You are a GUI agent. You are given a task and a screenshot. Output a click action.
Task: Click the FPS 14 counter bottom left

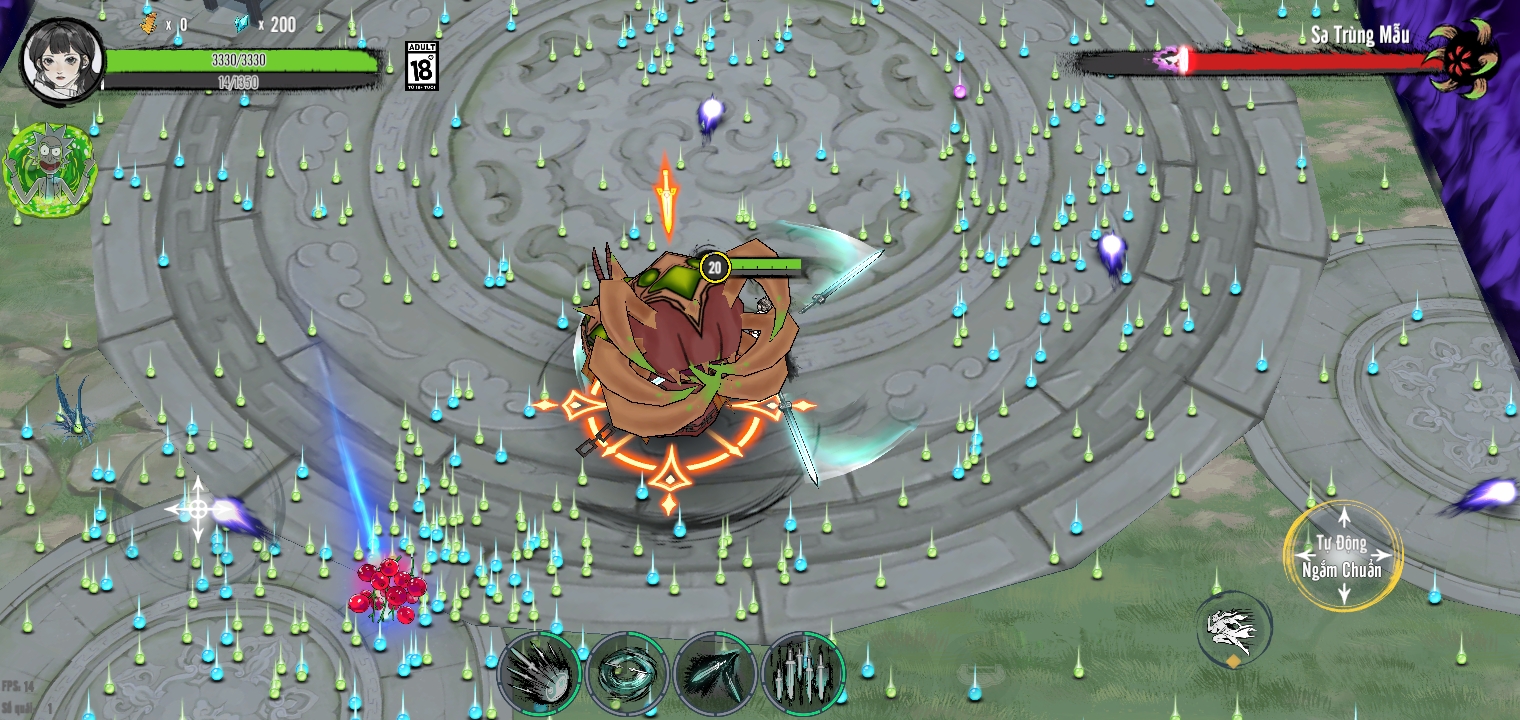17,685
